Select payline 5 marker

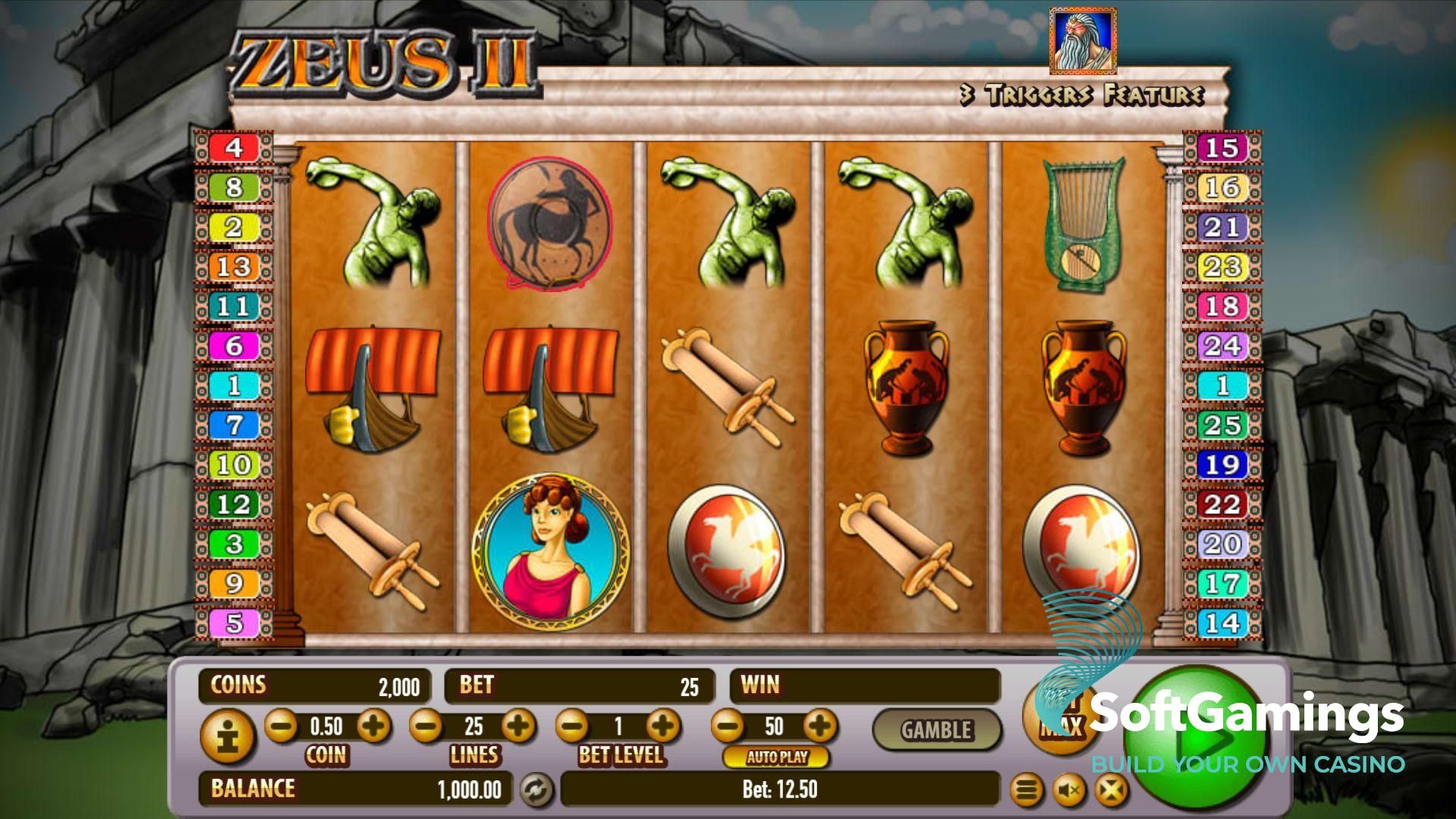coord(234,623)
